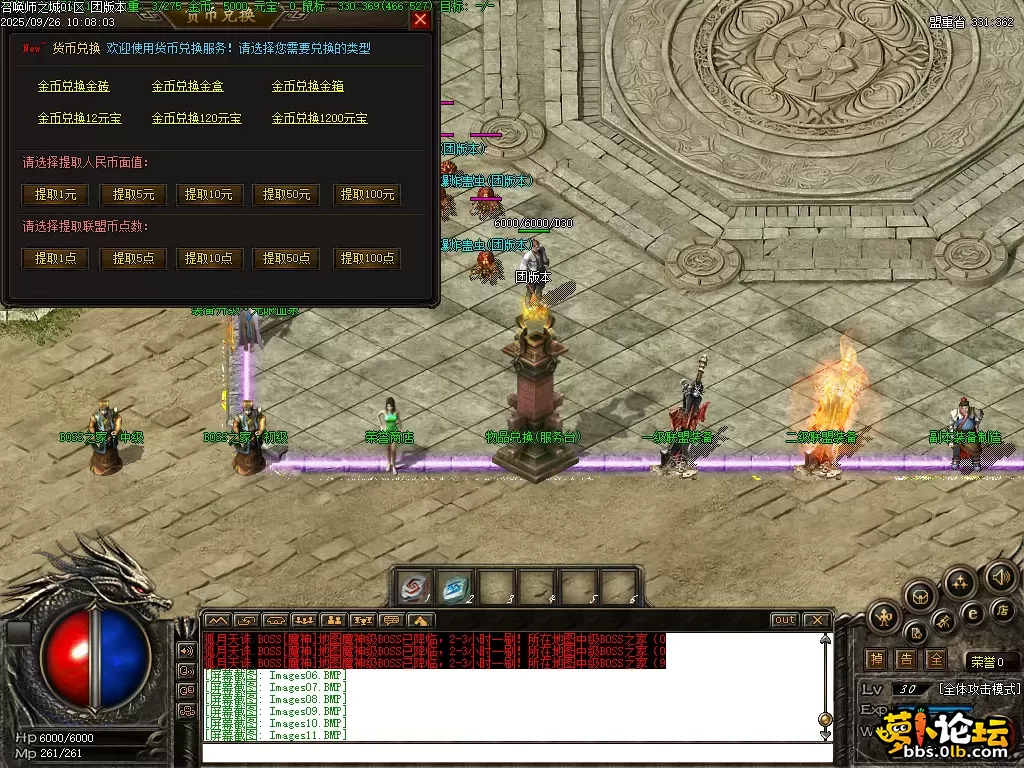Activate the blue skill in hotbar slot 2
1024x768 pixels.
tap(457, 586)
